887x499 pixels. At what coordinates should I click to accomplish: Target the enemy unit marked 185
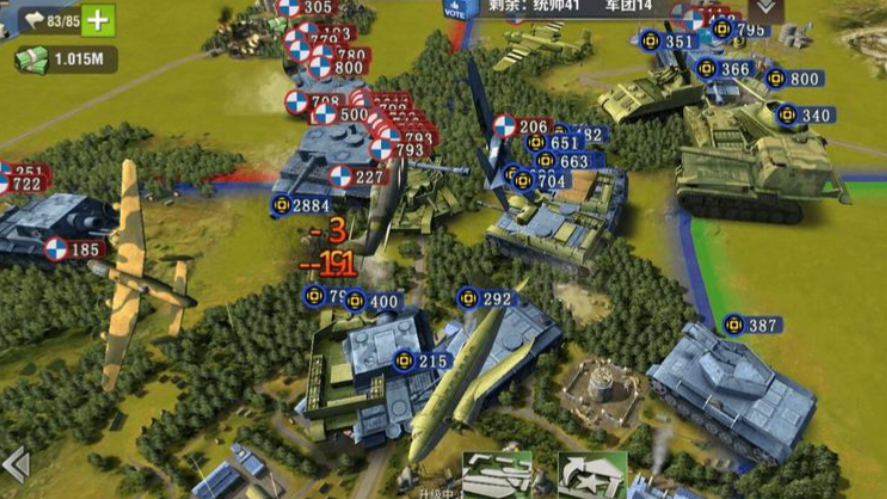[x=74, y=249]
